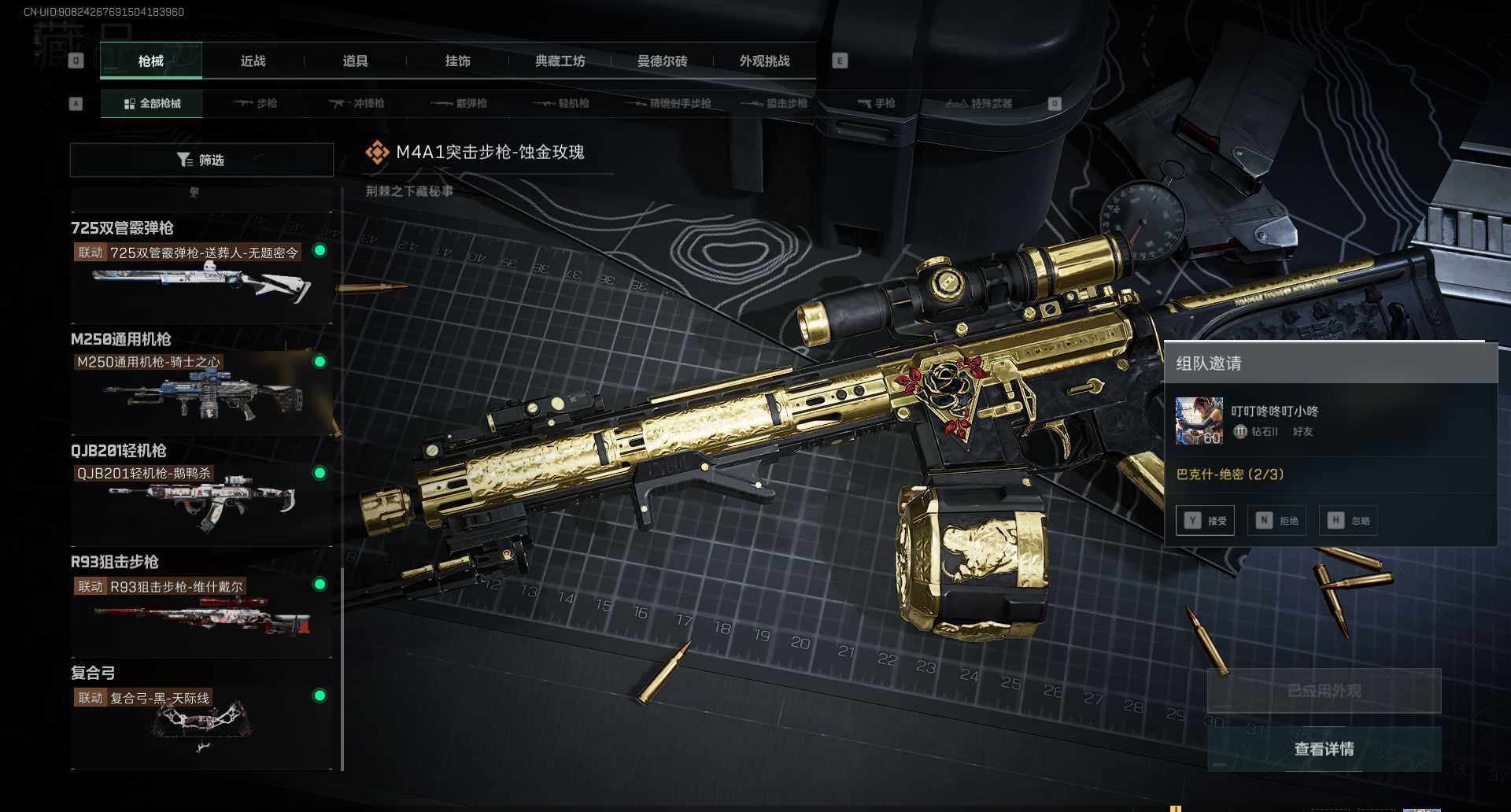Switch to the 近战 melee tab

coord(253,61)
